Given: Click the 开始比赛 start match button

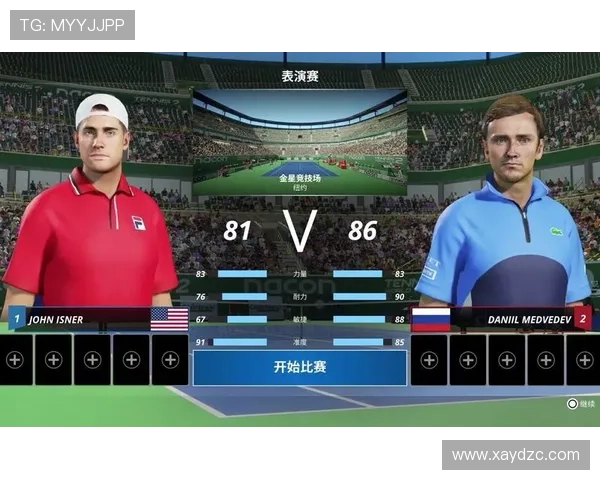Looking at the screenshot, I should 300,367.
